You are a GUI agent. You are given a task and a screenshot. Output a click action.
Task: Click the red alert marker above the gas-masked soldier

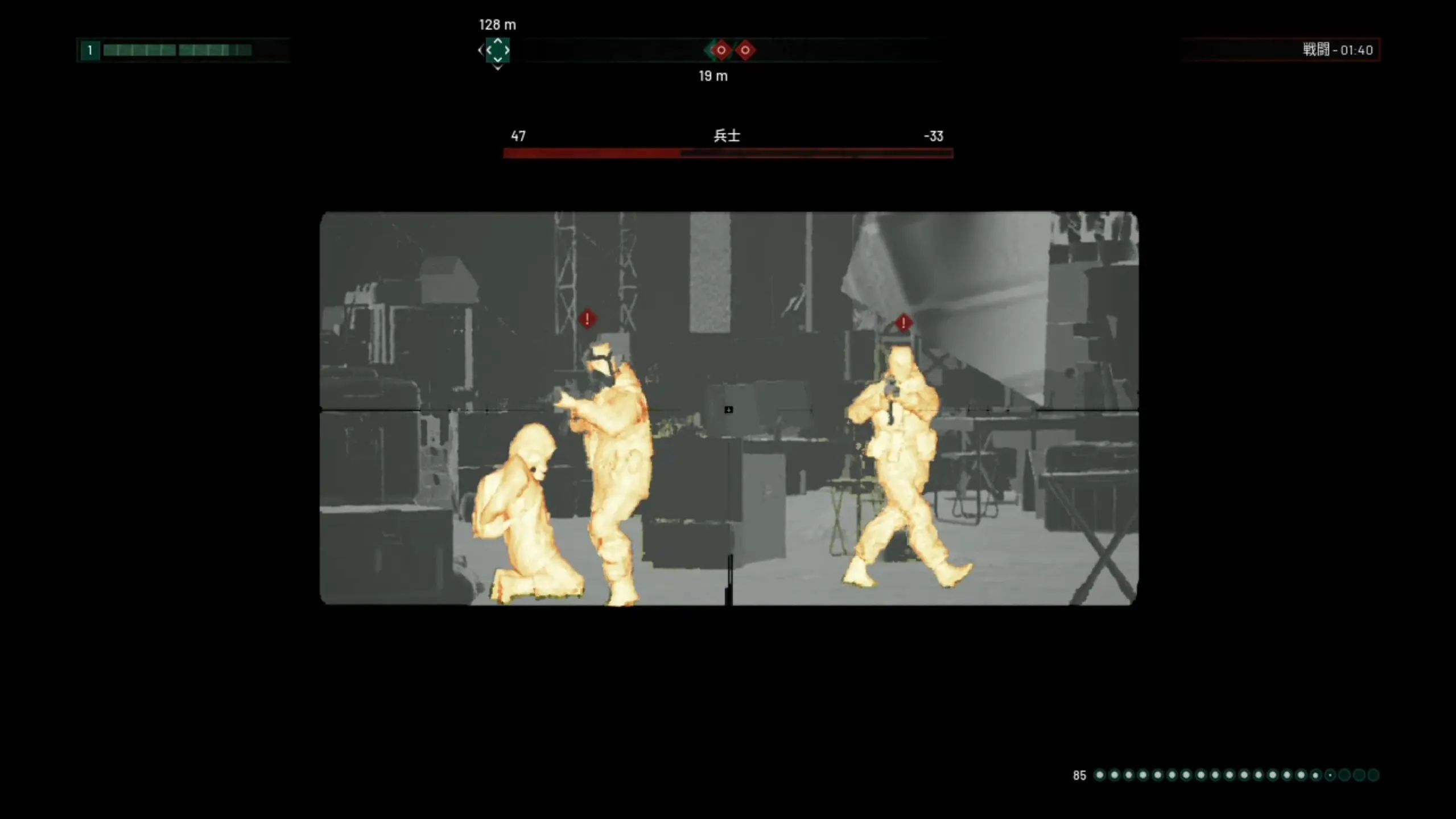click(x=587, y=319)
